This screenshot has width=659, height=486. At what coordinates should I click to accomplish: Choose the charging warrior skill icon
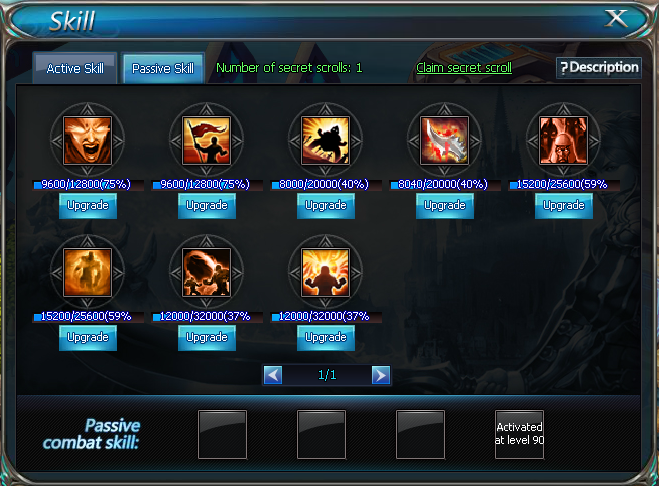326,140
